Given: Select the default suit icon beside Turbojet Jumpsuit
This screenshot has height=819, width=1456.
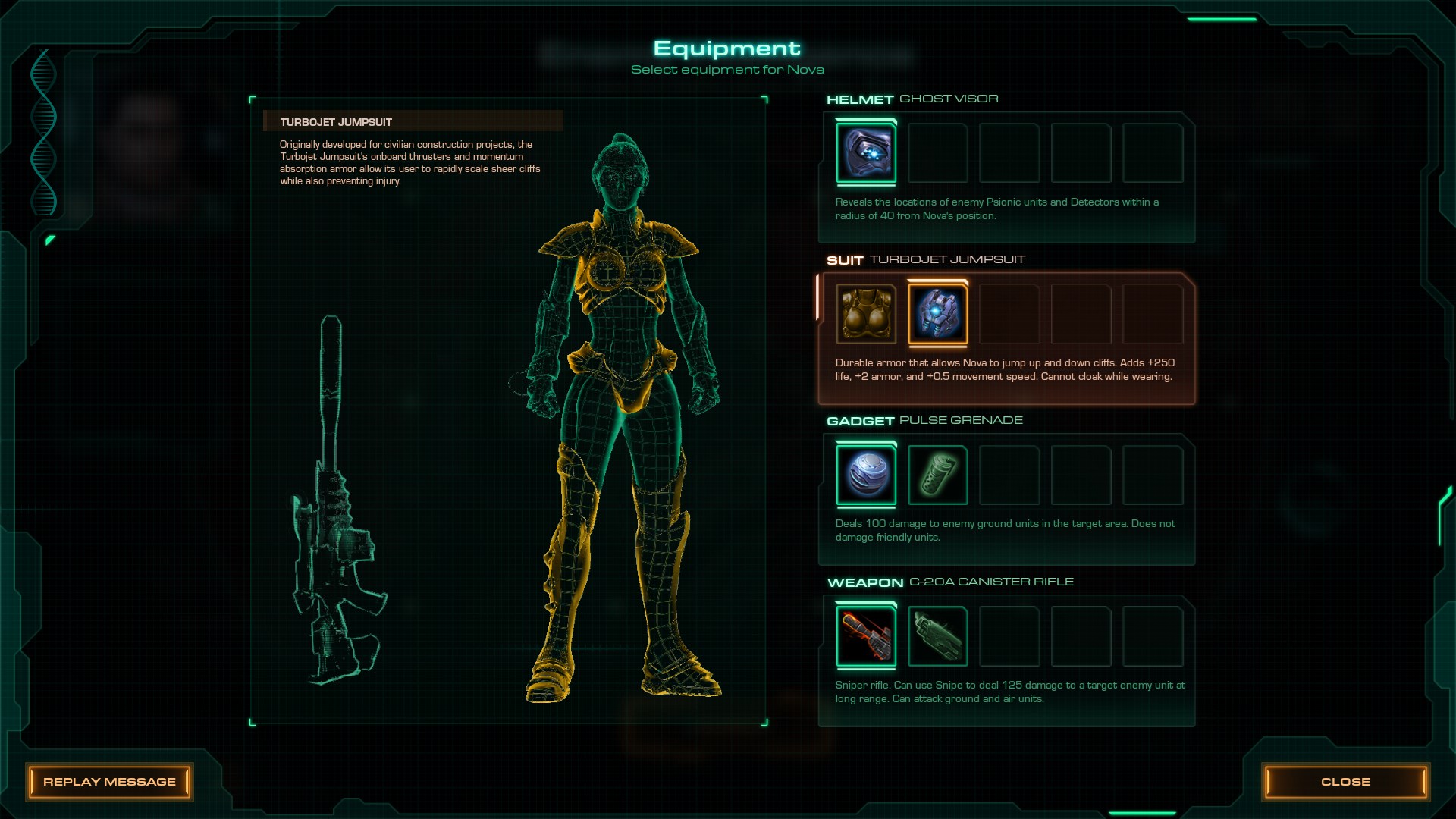Looking at the screenshot, I should coord(866,314).
